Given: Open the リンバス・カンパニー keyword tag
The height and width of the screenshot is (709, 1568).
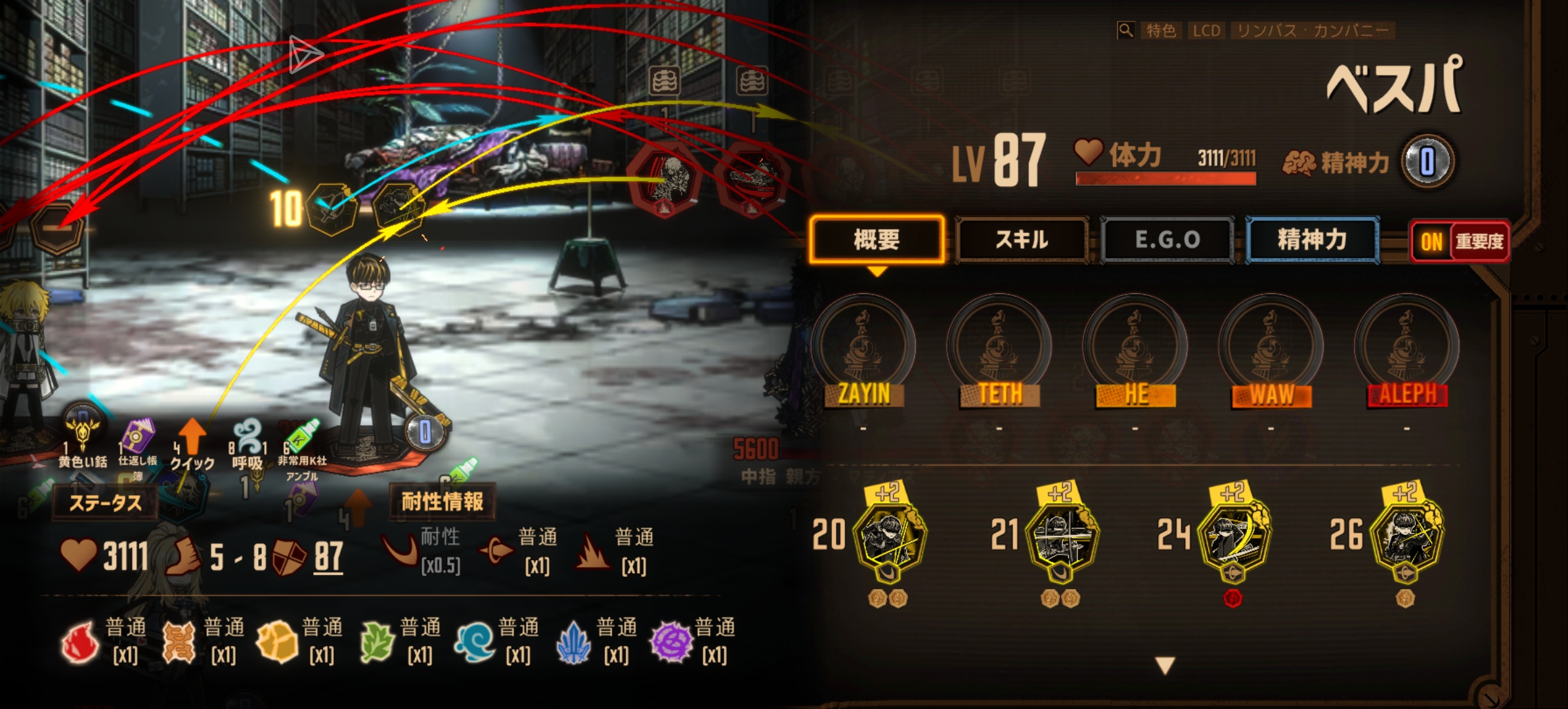Looking at the screenshot, I should coord(1313,30).
